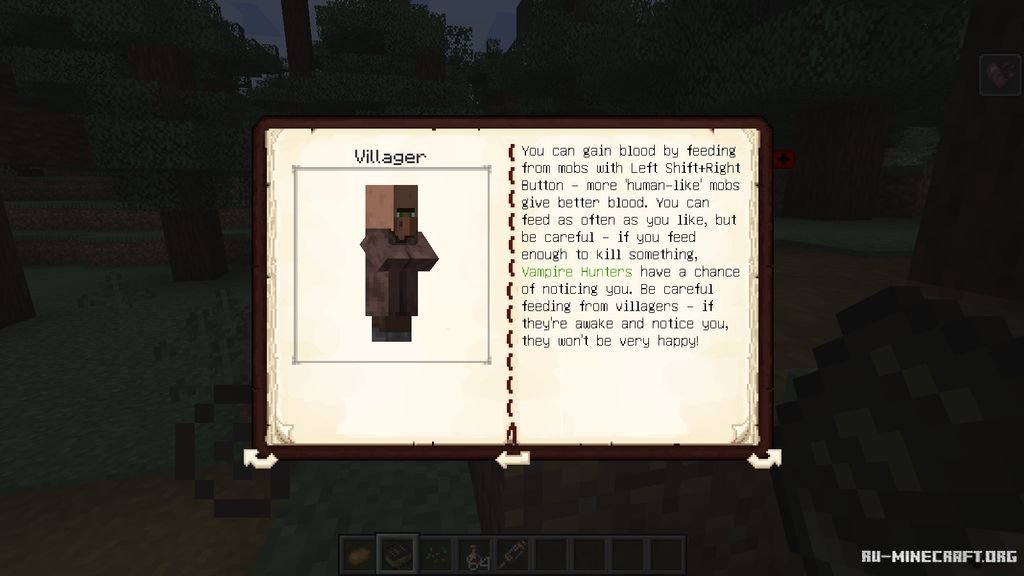This screenshot has width=1024, height=576.
Task: Open the green Vampire Hunters link
Action: coord(576,271)
